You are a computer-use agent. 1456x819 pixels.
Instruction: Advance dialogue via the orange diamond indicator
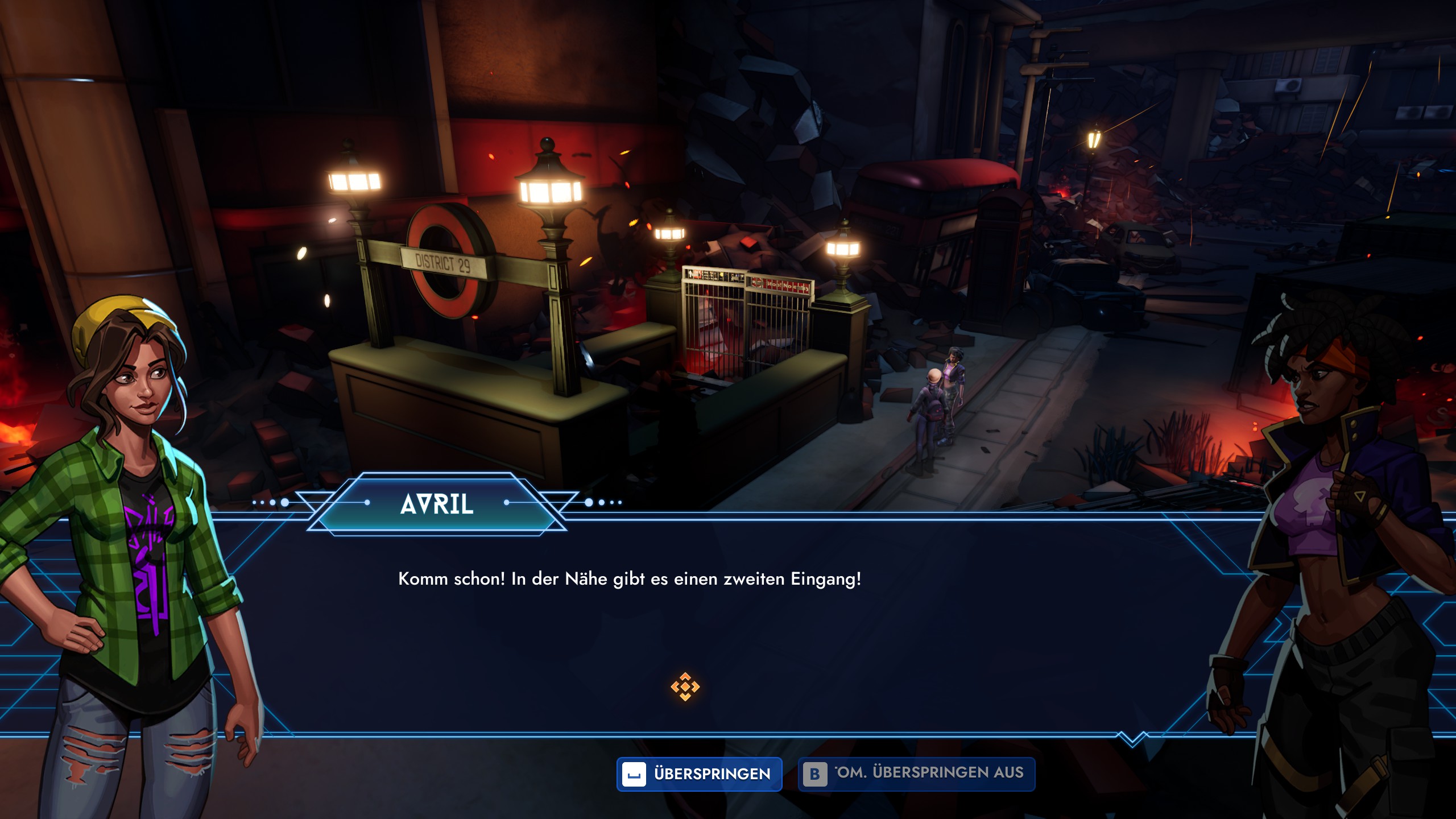click(x=685, y=687)
